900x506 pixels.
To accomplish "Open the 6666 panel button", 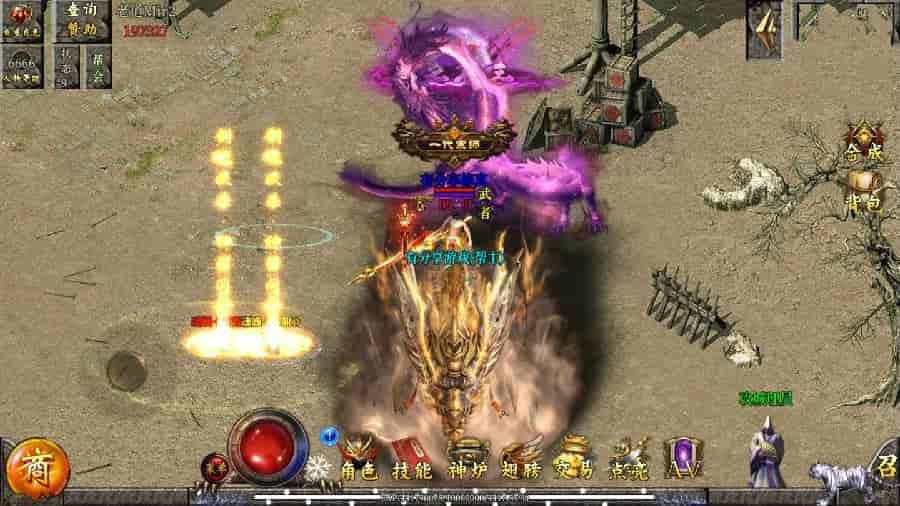I will pyautogui.click(x=22, y=68).
